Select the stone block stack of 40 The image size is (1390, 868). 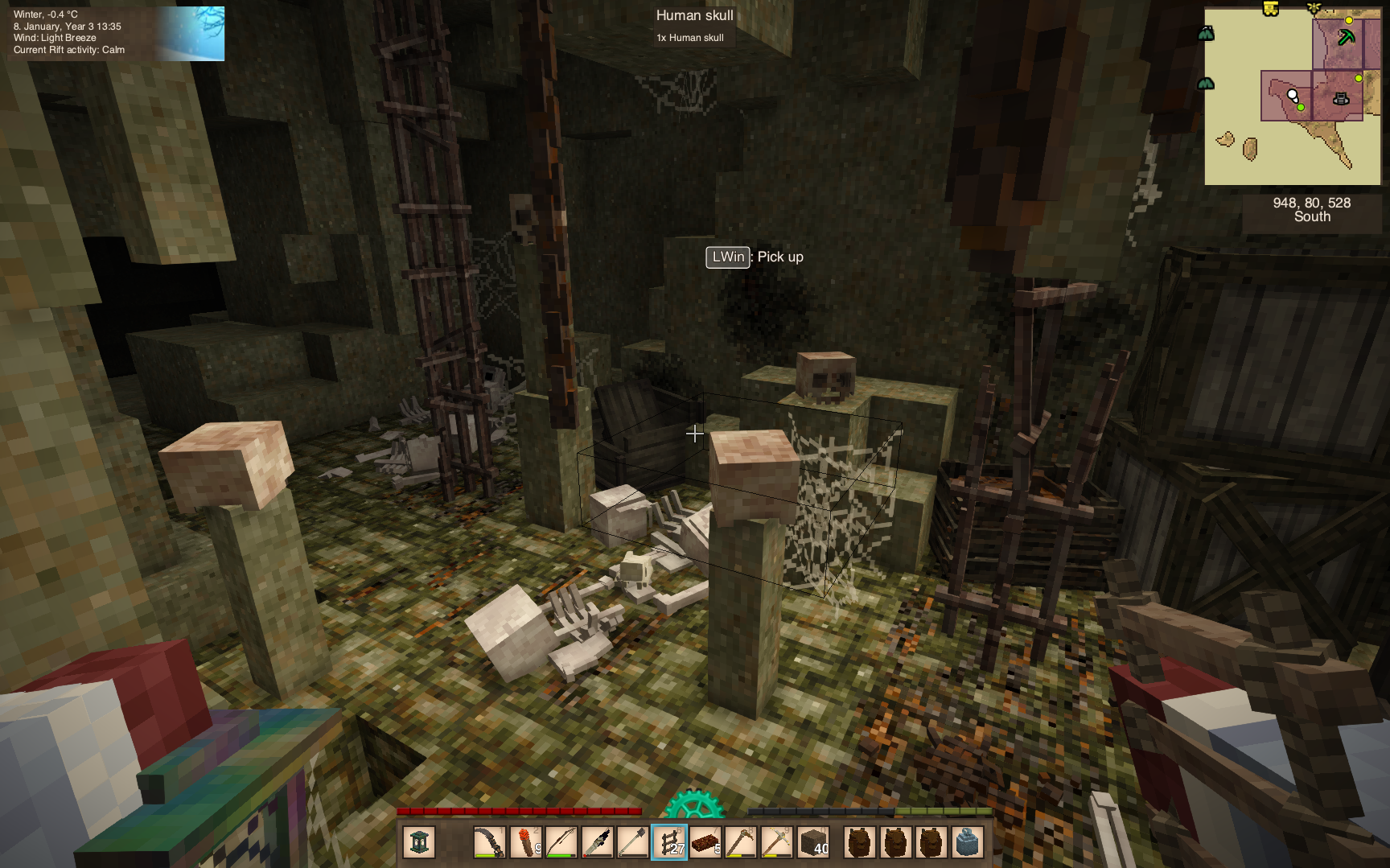point(813,842)
